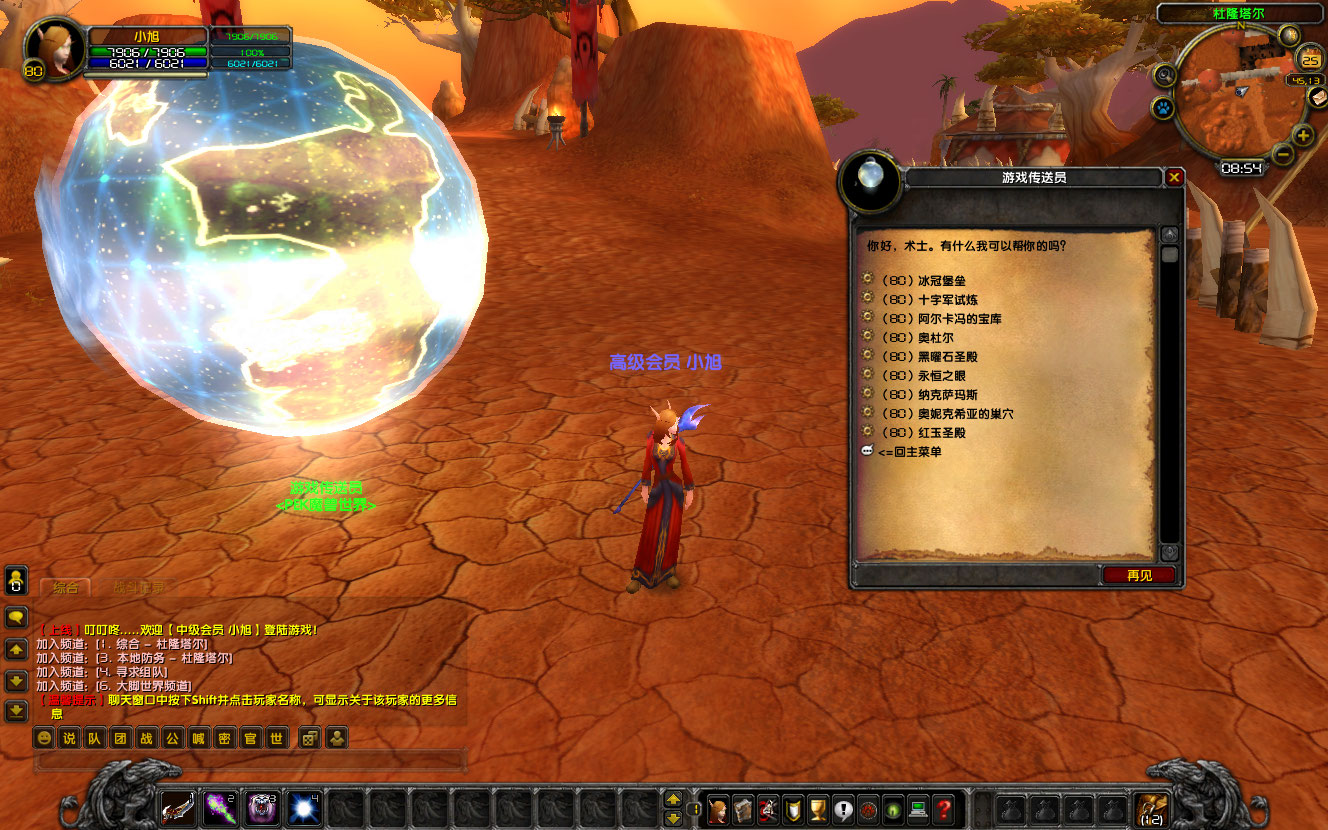
Task: Zoom out the minimap with minus button
Action: pos(1283,155)
